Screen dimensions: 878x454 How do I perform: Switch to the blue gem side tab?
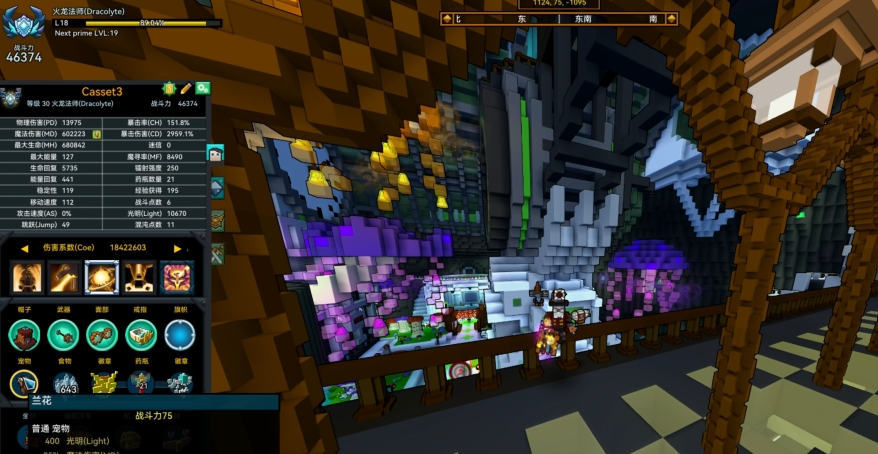[x=216, y=187]
